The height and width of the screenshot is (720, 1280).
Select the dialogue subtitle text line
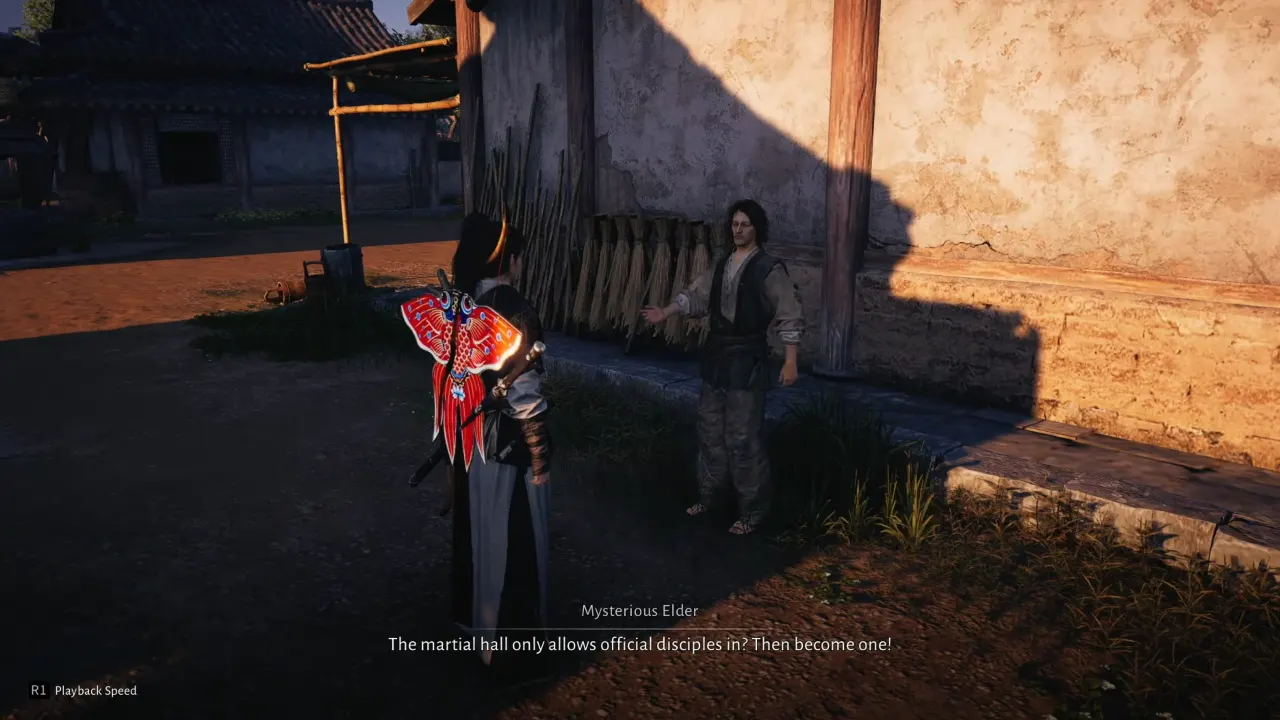[x=639, y=644]
